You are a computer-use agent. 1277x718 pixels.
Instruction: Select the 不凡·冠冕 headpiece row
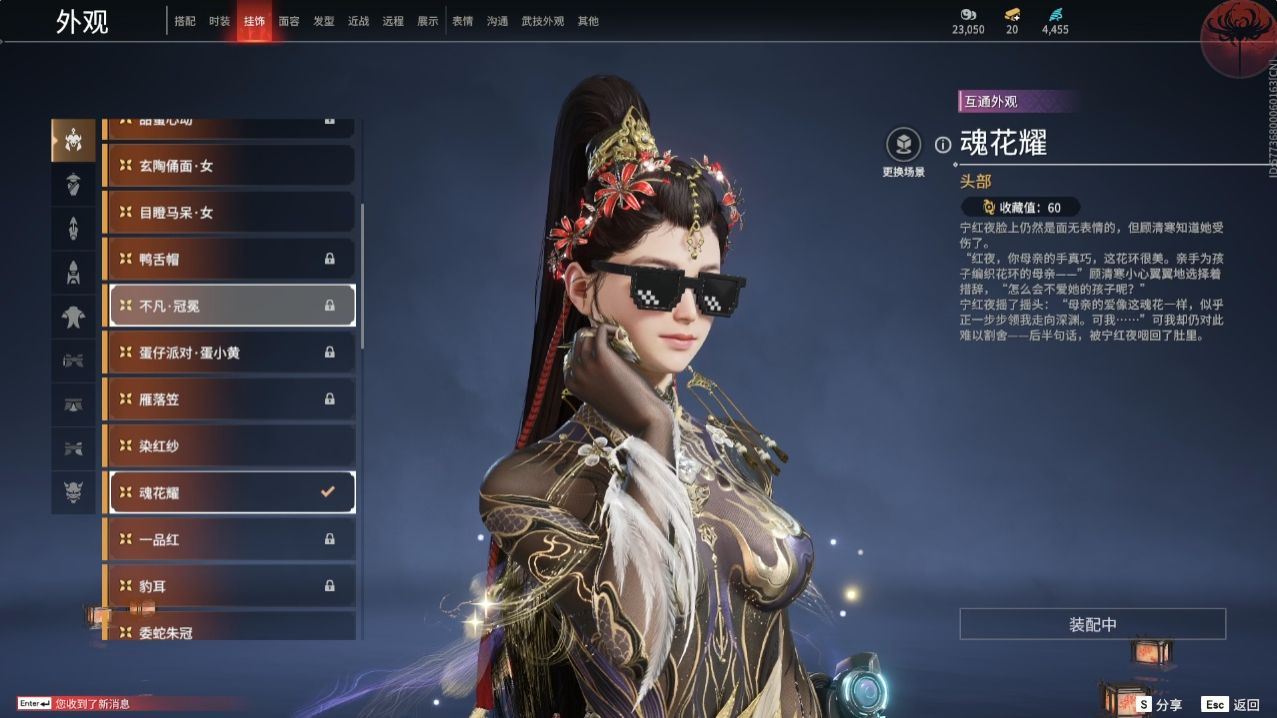point(231,306)
